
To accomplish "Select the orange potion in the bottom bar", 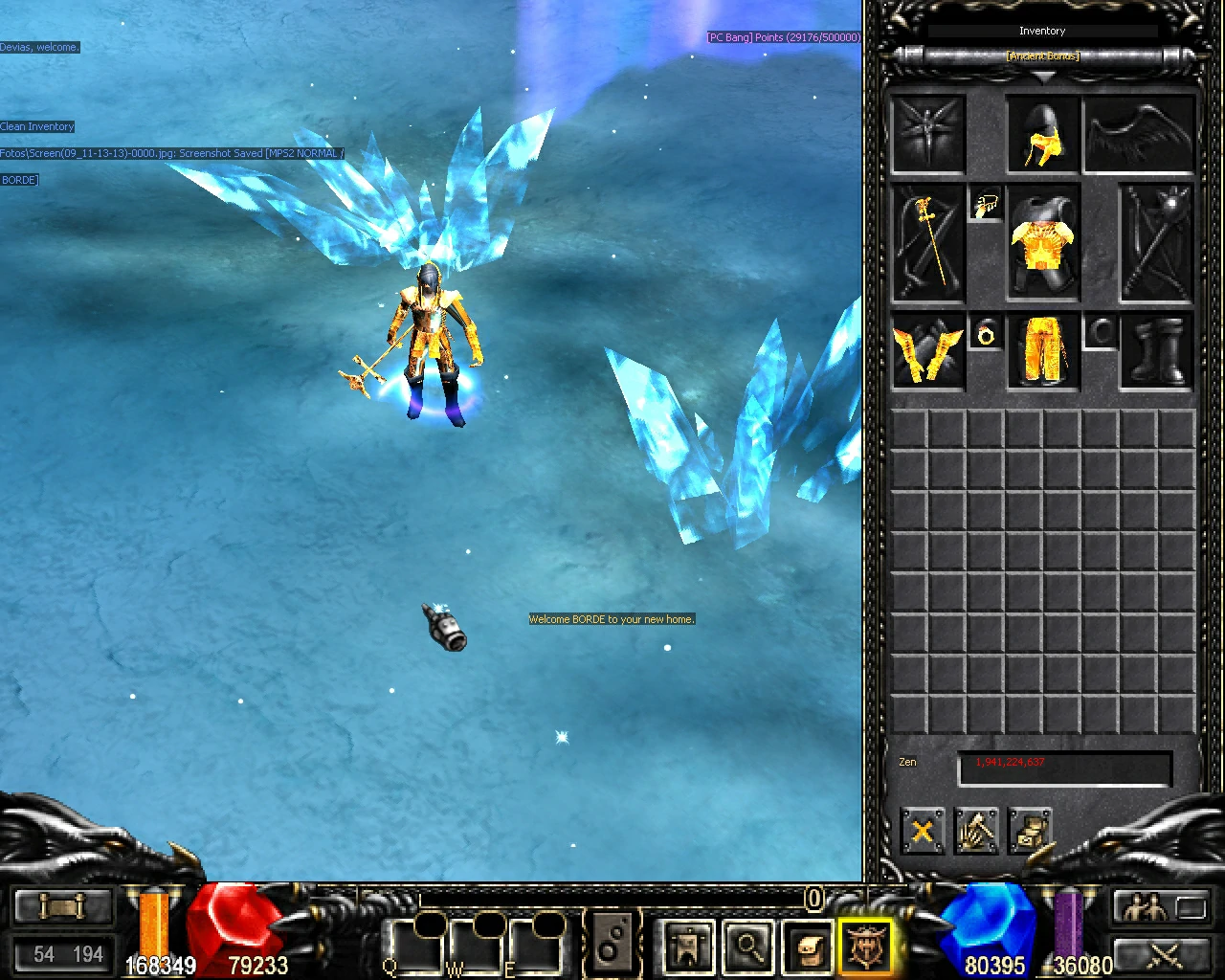I will click(153, 924).
